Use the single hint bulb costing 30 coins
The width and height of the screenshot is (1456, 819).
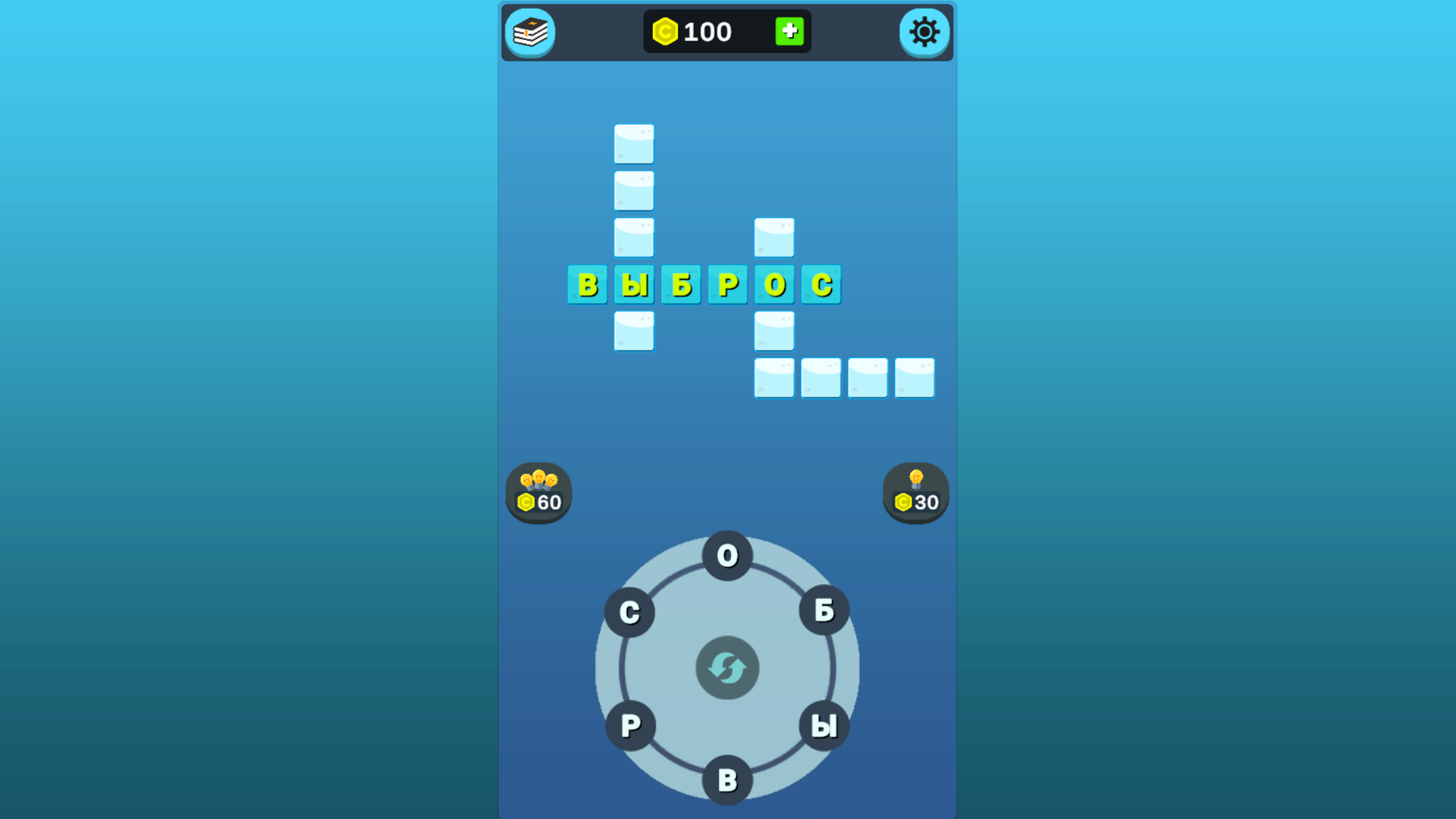[x=915, y=493]
